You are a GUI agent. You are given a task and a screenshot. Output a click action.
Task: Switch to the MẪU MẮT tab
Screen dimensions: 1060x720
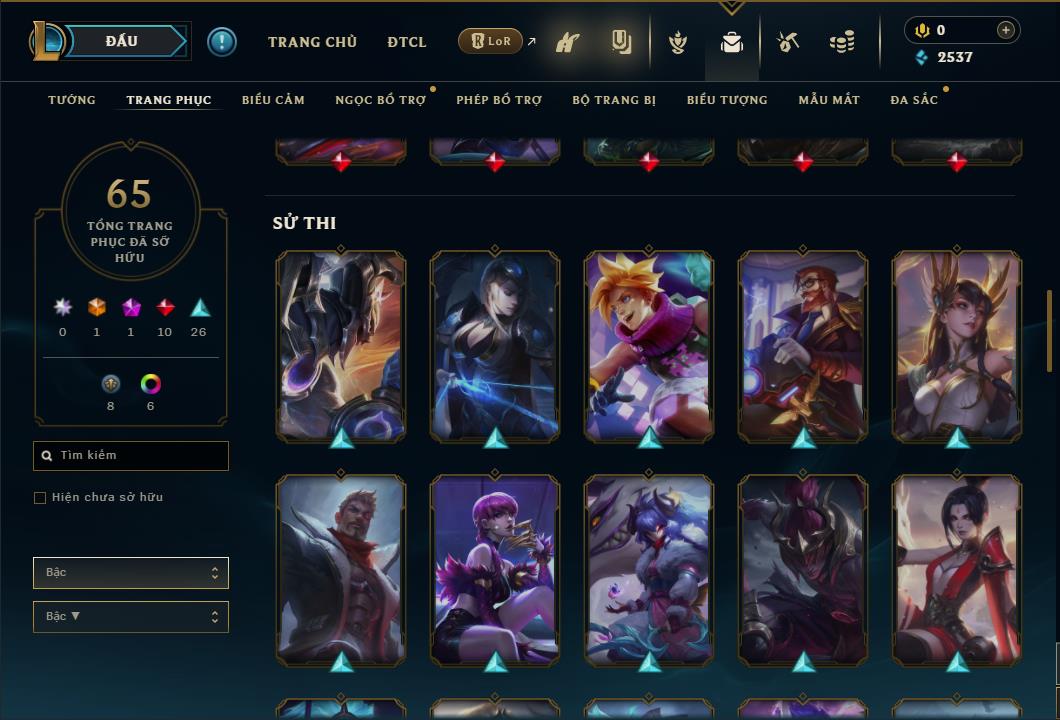pyautogui.click(x=829, y=100)
